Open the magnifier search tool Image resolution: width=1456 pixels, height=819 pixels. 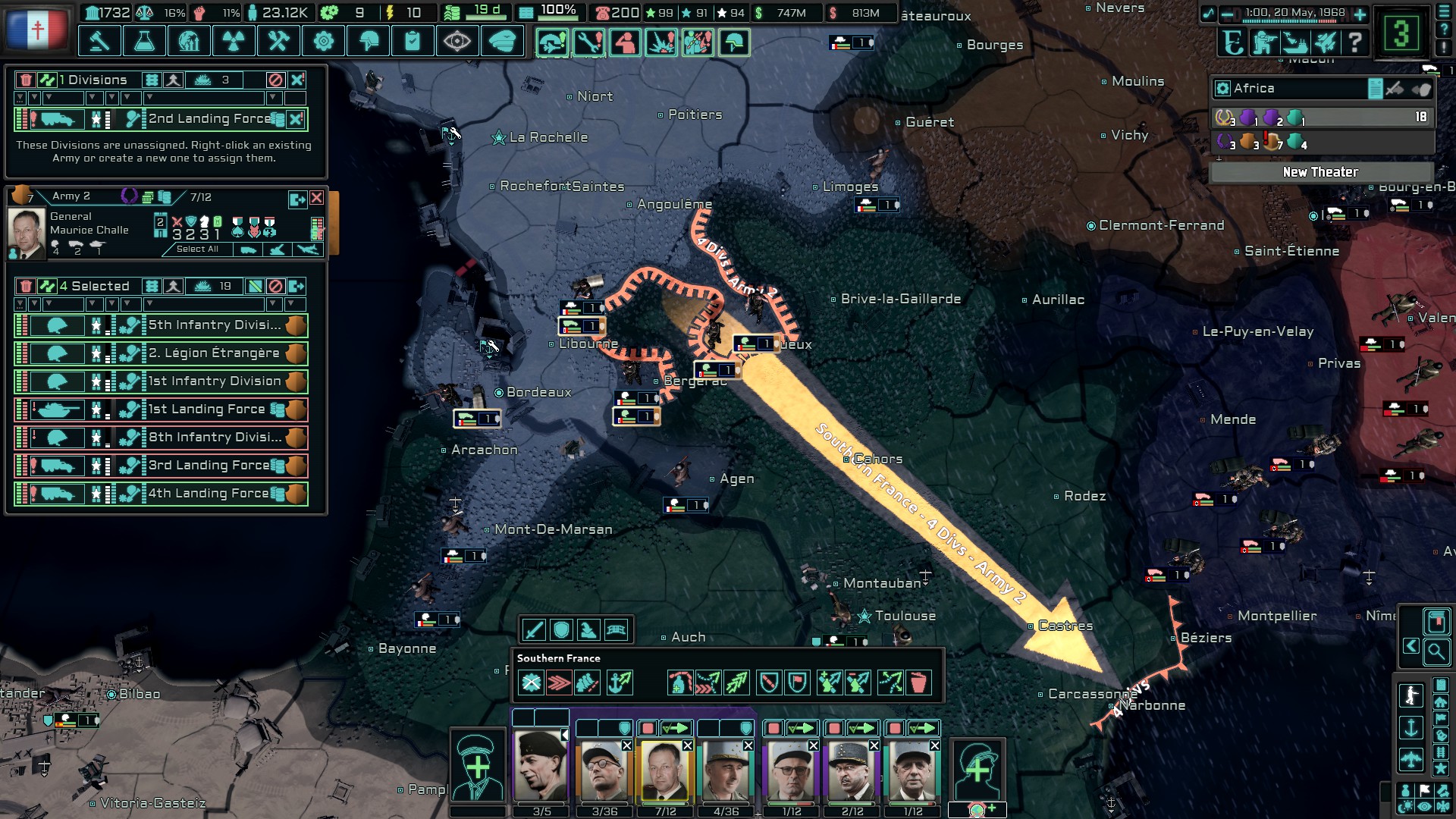tap(1436, 651)
